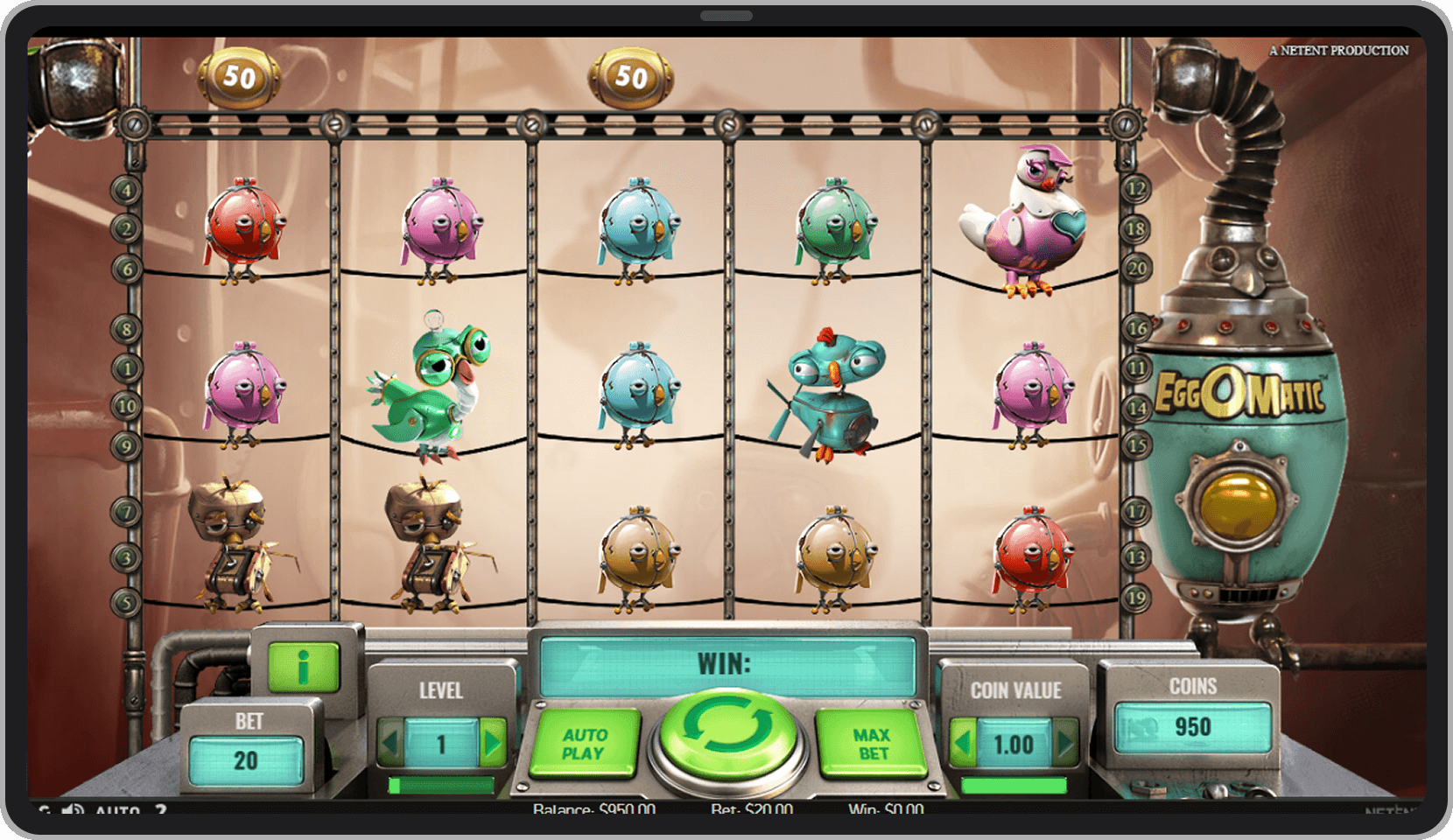Toggle AUTO mode in the bottom bar
This screenshot has width=1453, height=840.
coord(116,809)
